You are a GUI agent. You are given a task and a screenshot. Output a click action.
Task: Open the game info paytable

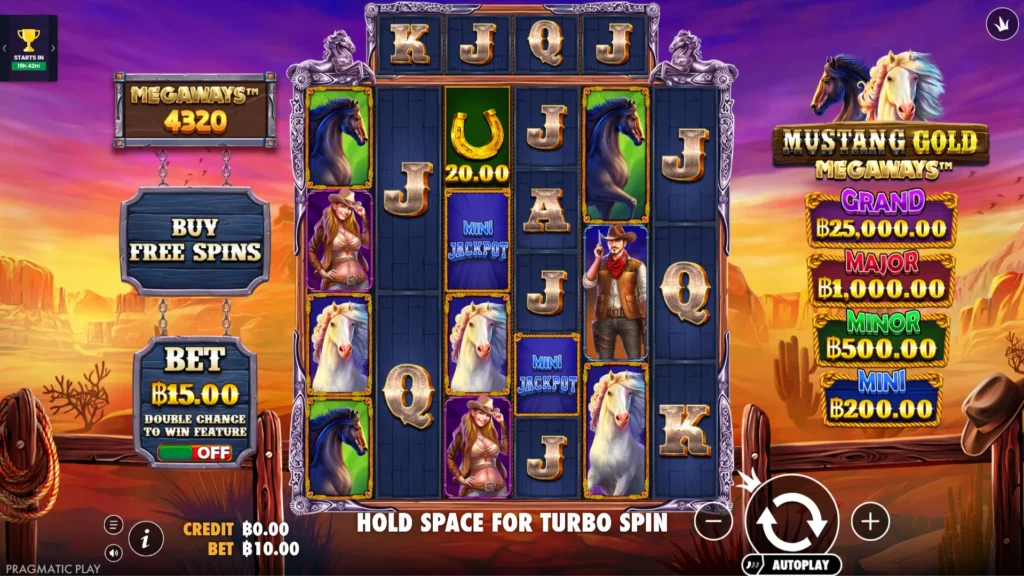(146, 539)
